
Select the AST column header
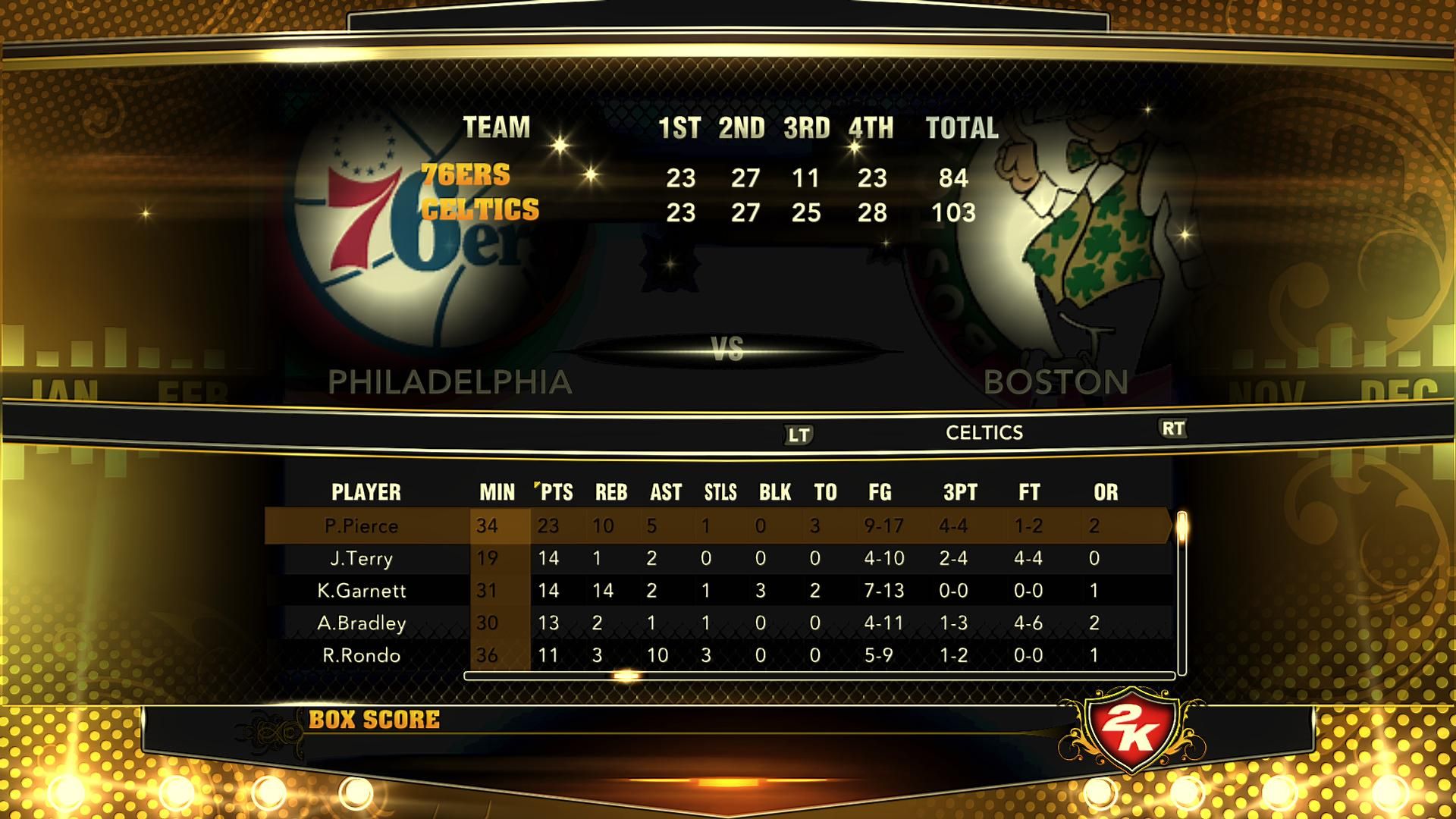(x=666, y=492)
